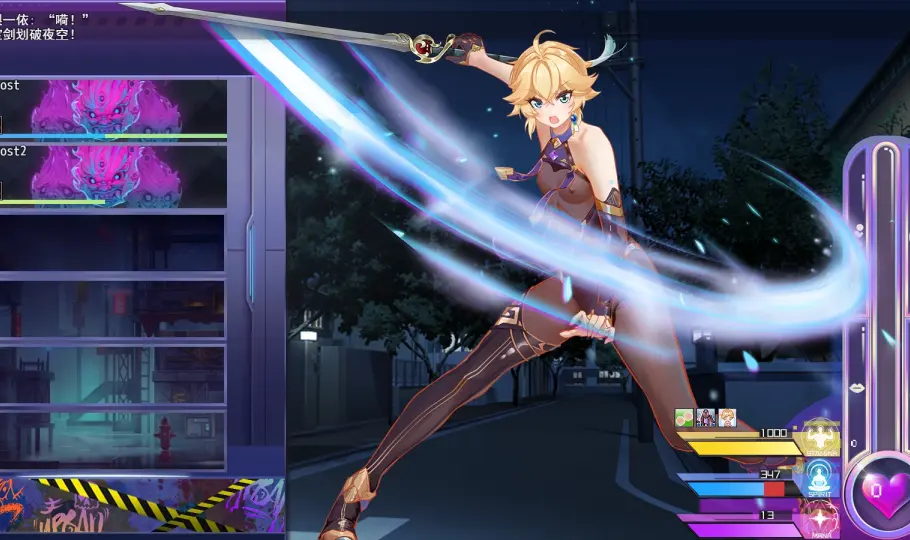Select the green status effect icon
910x540 pixels.
tap(684, 417)
